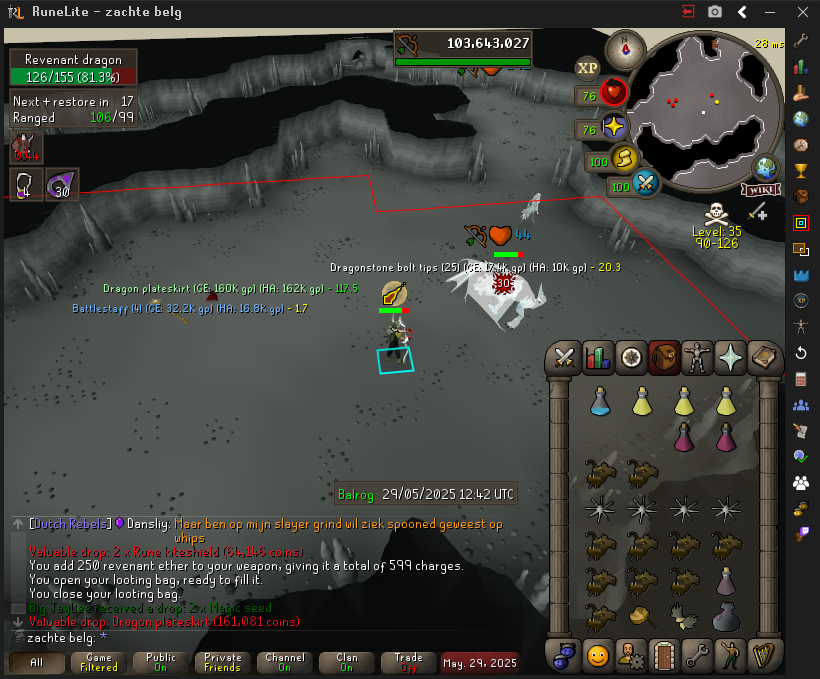820x679 pixels.
Task: Click the compass to face north
Action: pyautogui.click(x=627, y=47)
